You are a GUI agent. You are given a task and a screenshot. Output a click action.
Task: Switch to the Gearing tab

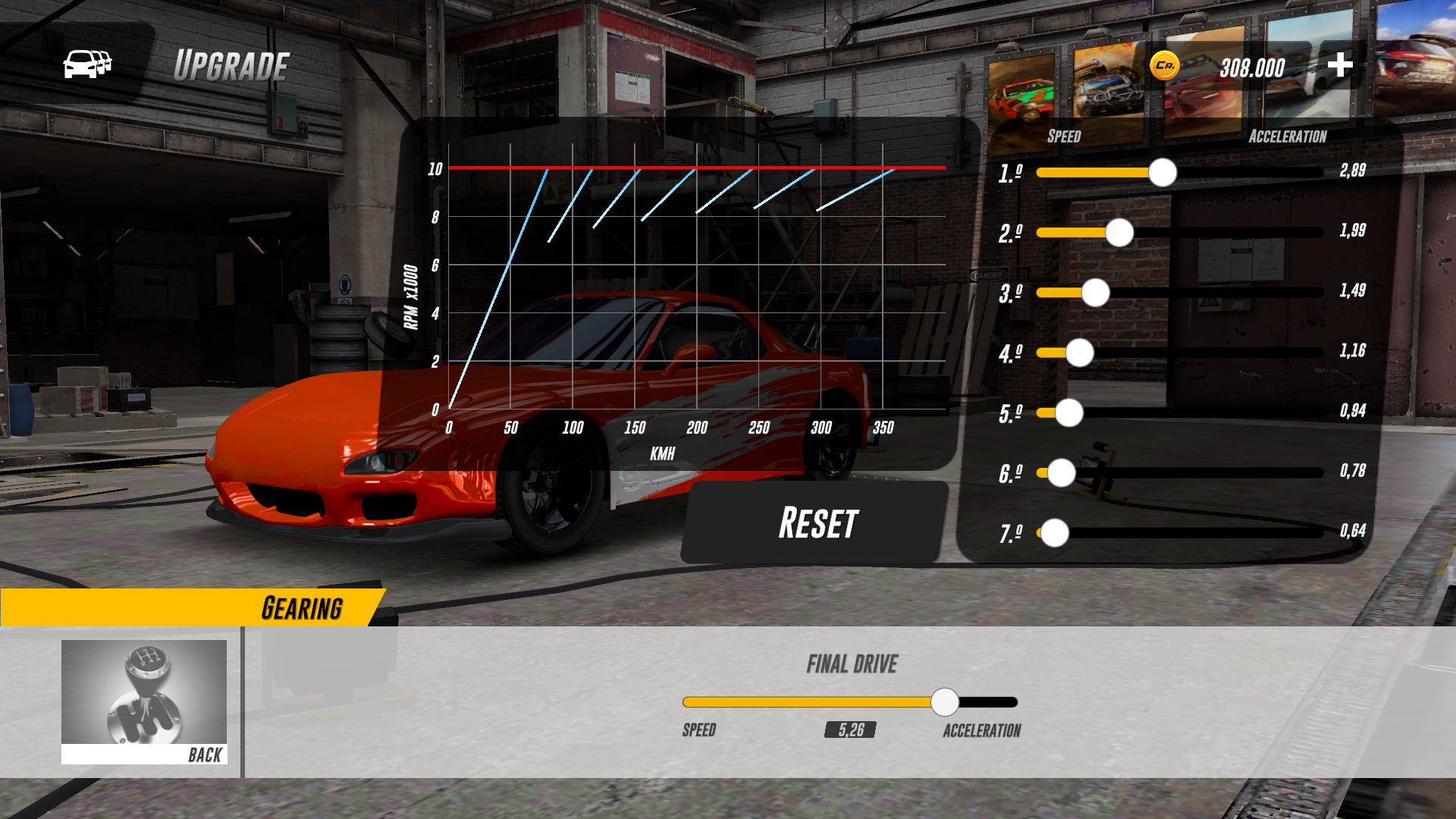pyautogui.click(x=303, y=607)
